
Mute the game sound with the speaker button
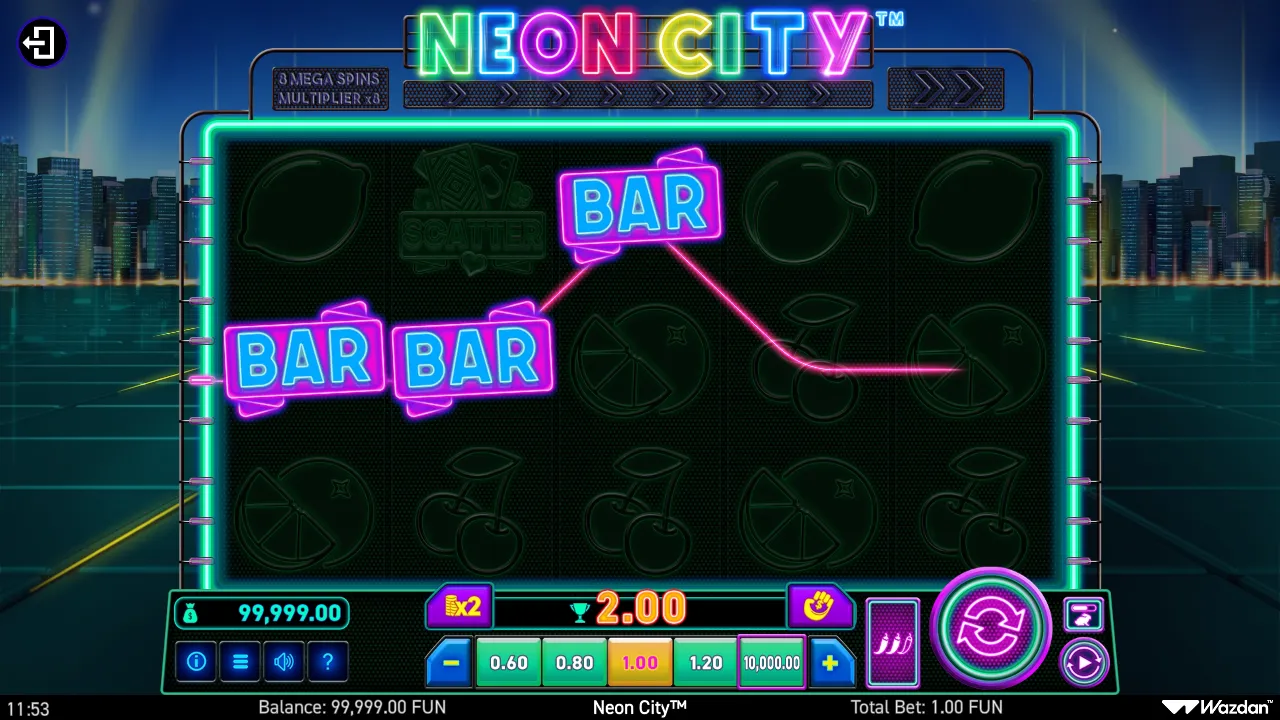pyautogui.click(x=284, y=662)
